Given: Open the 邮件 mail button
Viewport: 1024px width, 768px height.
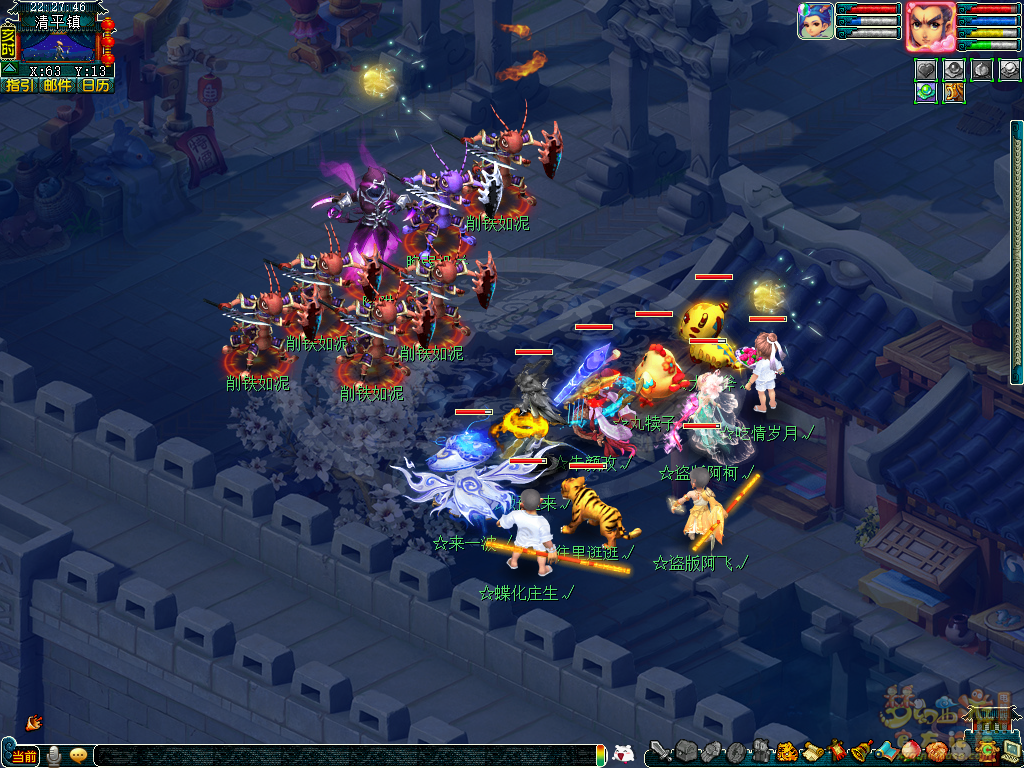Looking at the screenshot, I should point(57,86).
